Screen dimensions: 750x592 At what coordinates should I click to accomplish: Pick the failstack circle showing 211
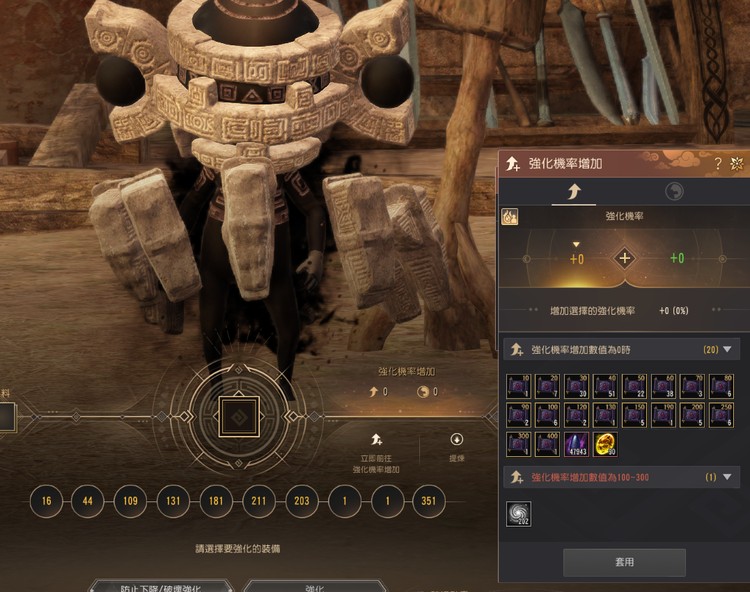(259, 501)
